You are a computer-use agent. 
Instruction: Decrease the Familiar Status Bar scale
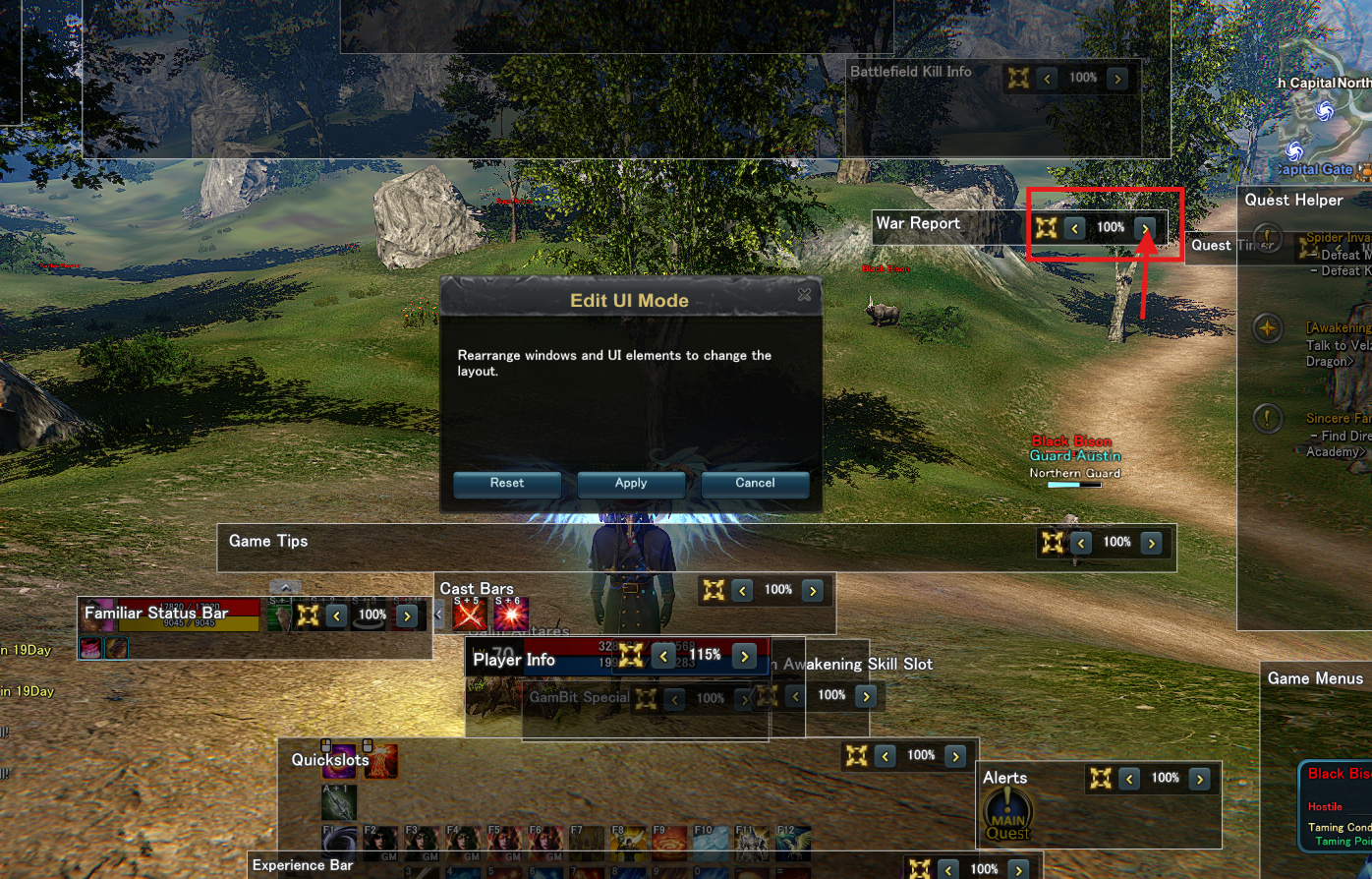(x=337, y=616)
